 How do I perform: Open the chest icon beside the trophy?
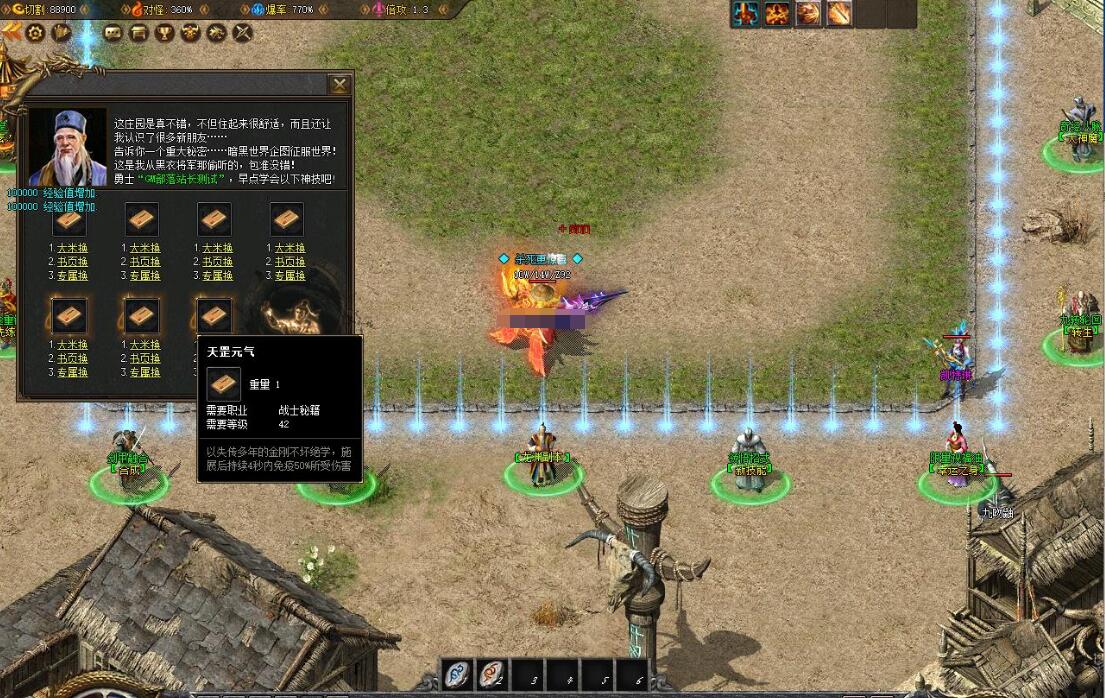[x=139, y=33]
